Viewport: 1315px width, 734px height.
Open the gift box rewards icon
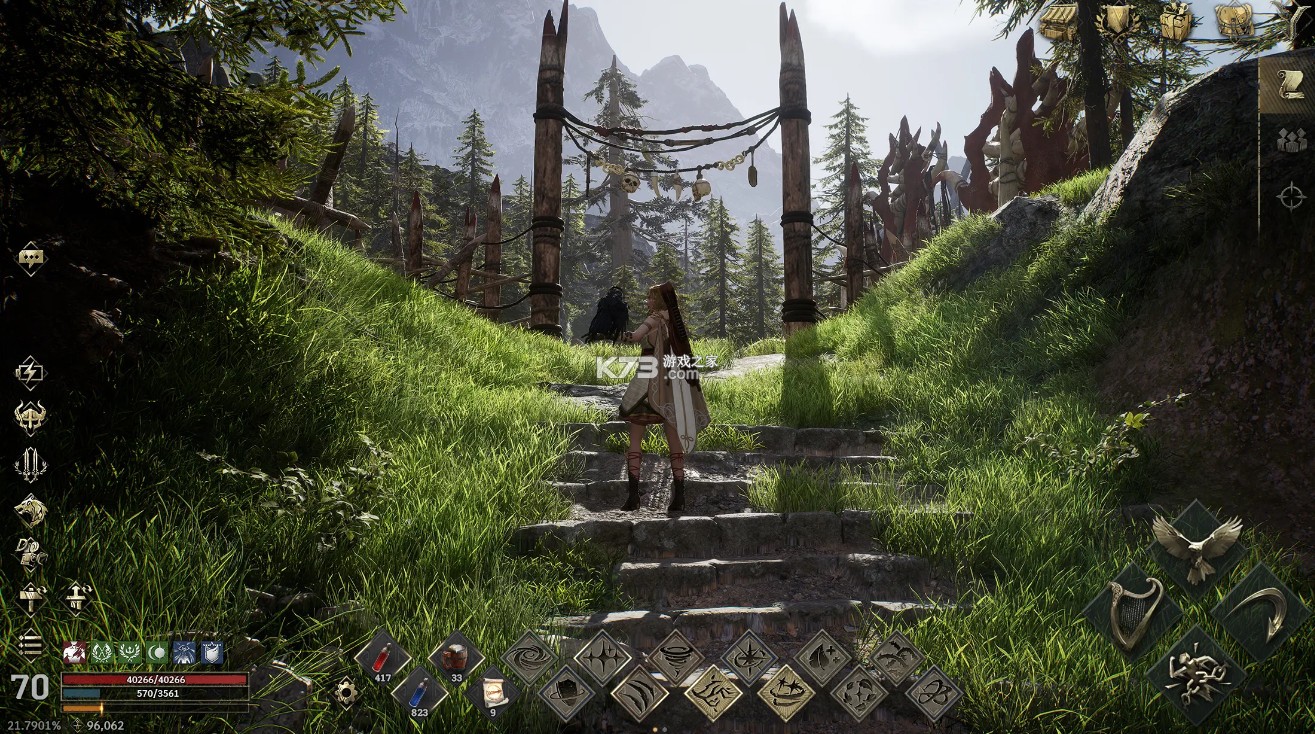(1176, 22)
